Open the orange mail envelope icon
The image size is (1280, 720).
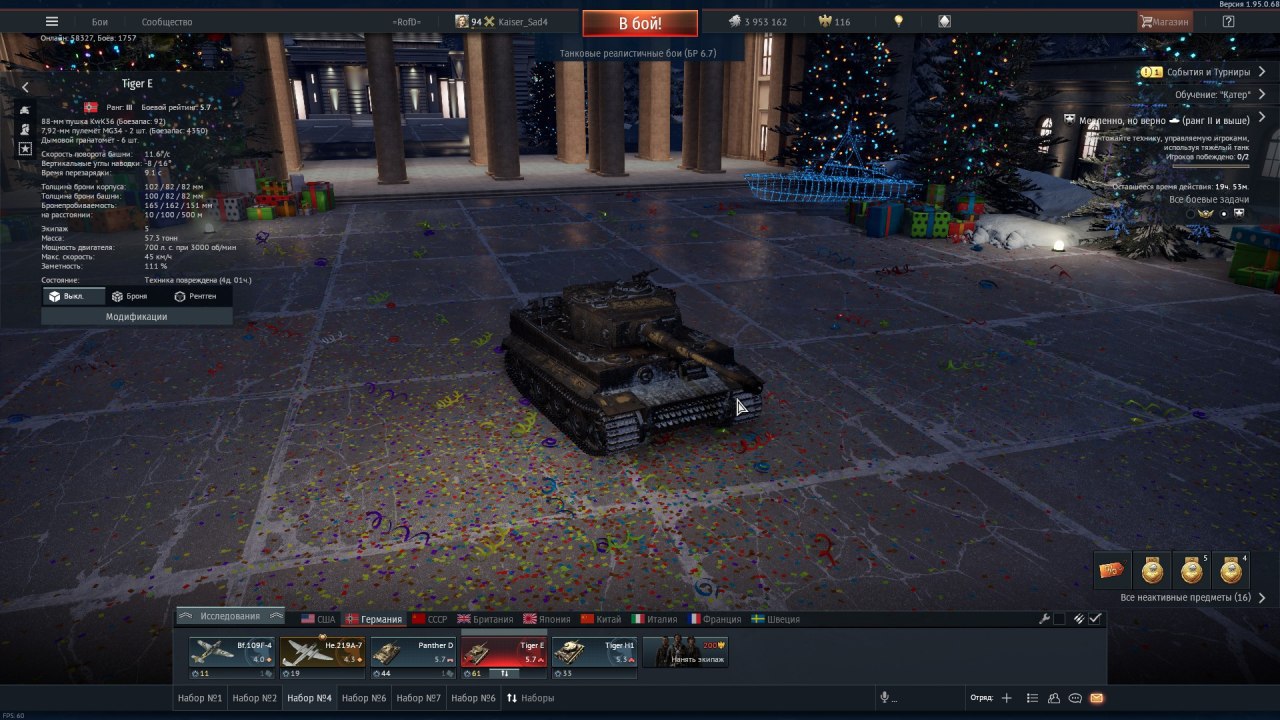pyautogui.click(x=1096, y=698)
